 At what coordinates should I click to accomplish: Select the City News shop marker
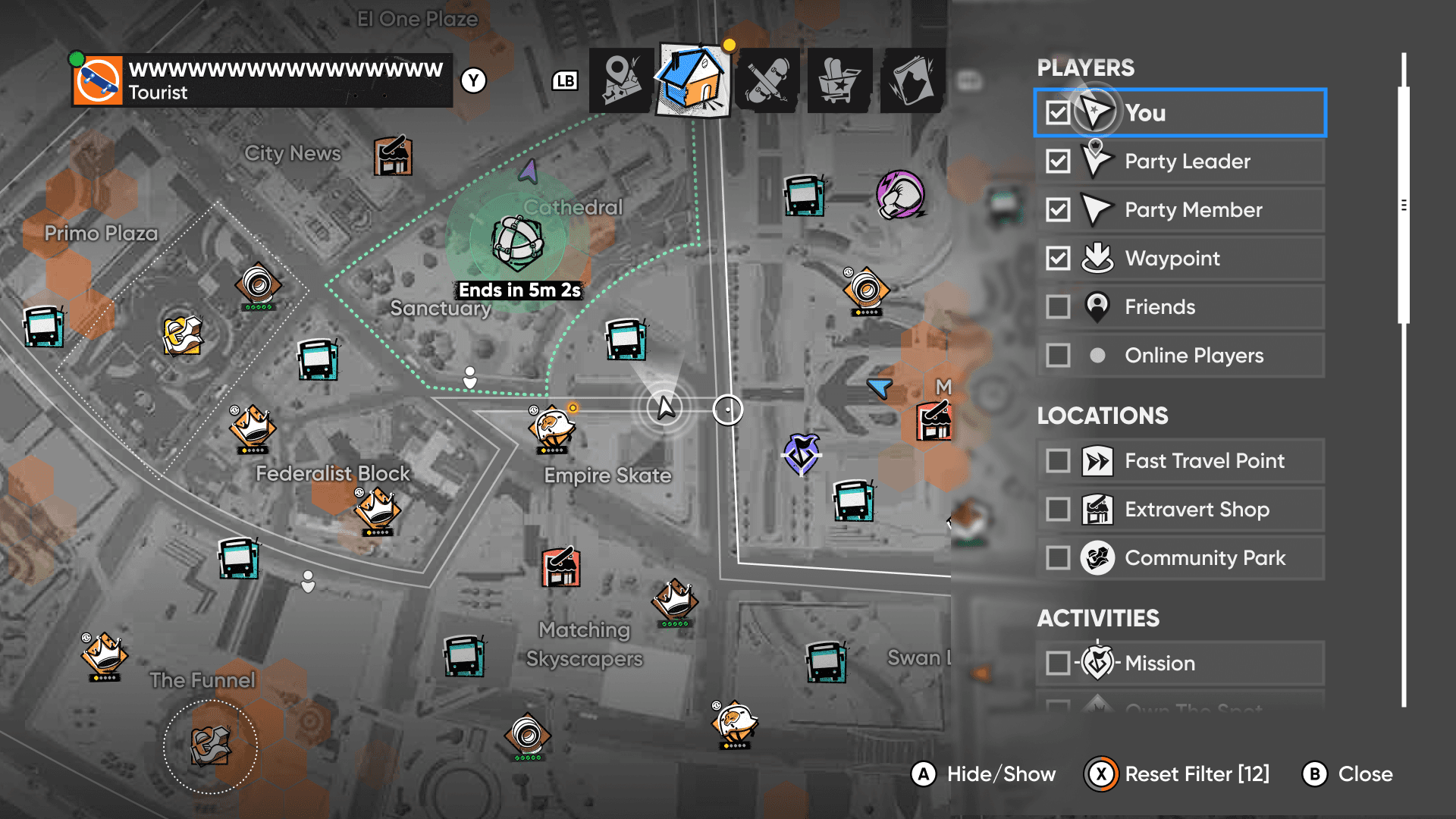pos(393,156)
